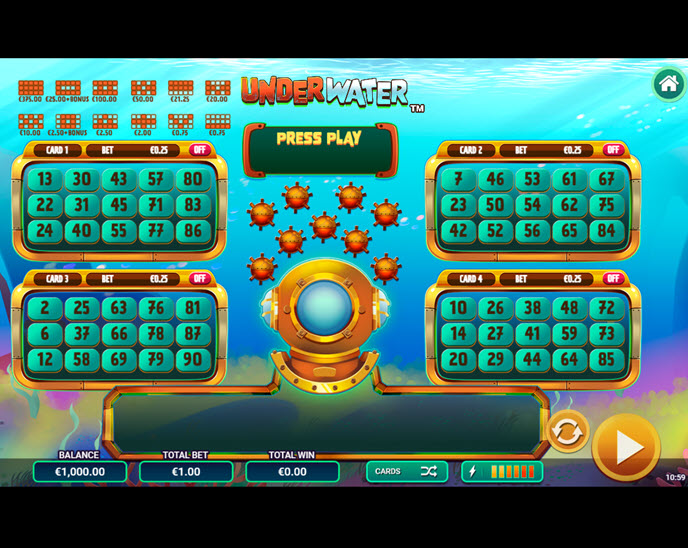Toggle Card 1 OFF switch
This screenshot has height=548, width=688.
point(199,150)
